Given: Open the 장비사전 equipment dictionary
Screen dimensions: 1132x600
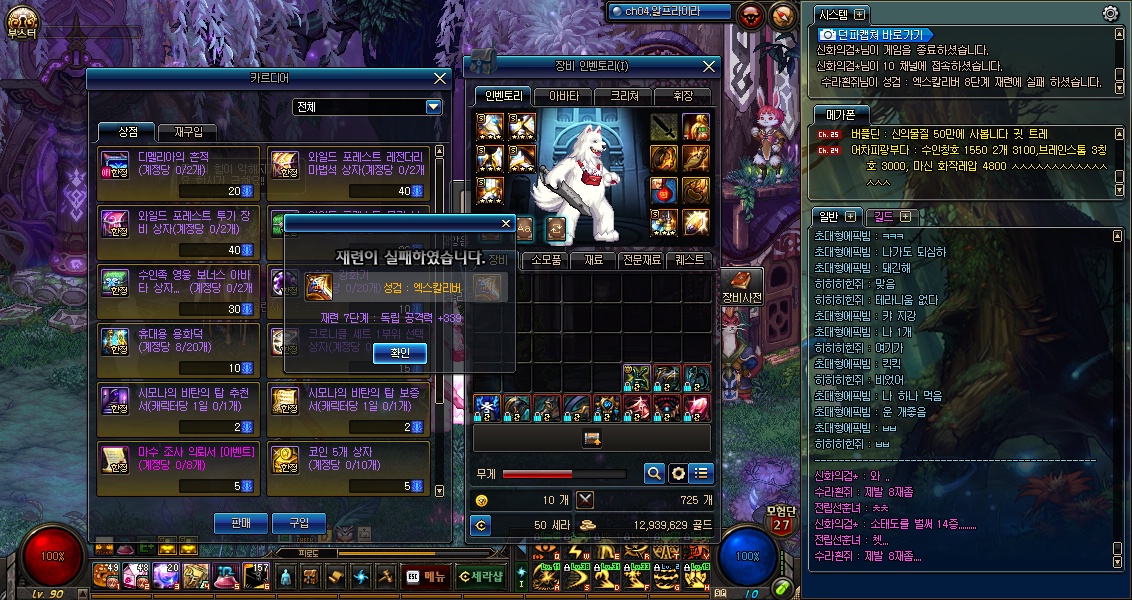Looking at the screenshot, I should (741, 286).
